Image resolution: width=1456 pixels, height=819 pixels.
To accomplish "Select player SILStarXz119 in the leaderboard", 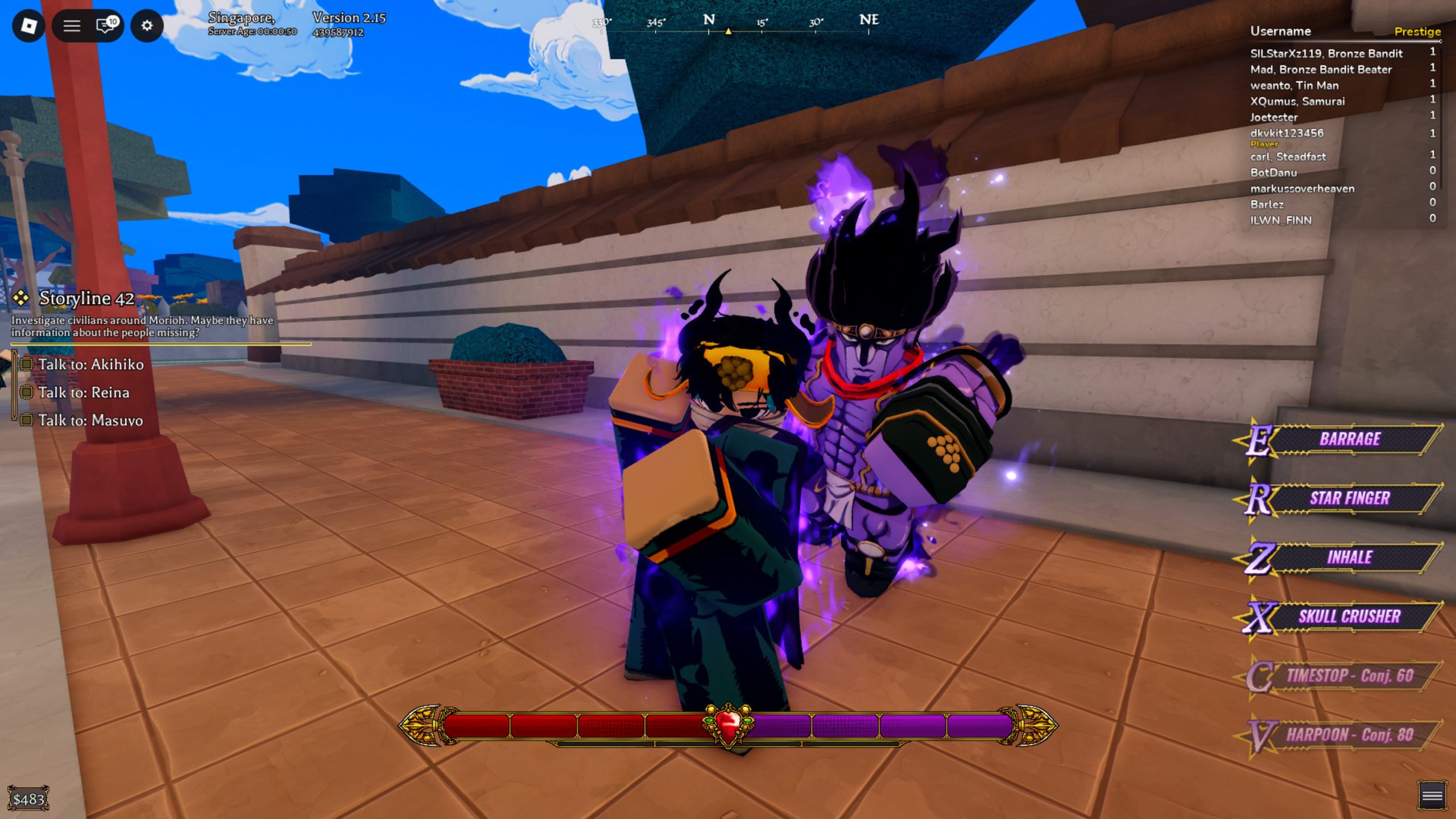I will 1326,53.
